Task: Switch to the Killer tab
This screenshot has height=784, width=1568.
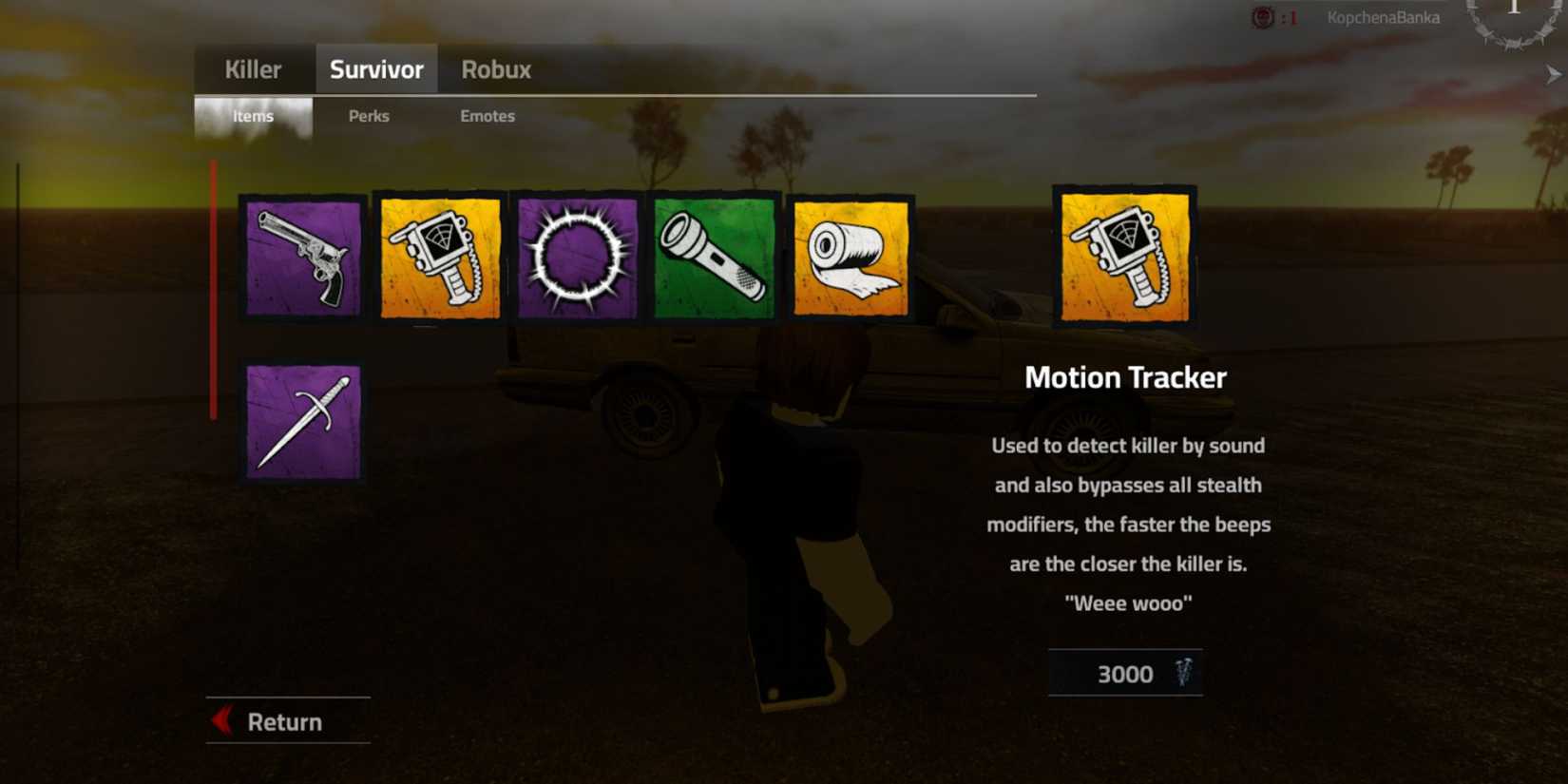Action: 252,68
